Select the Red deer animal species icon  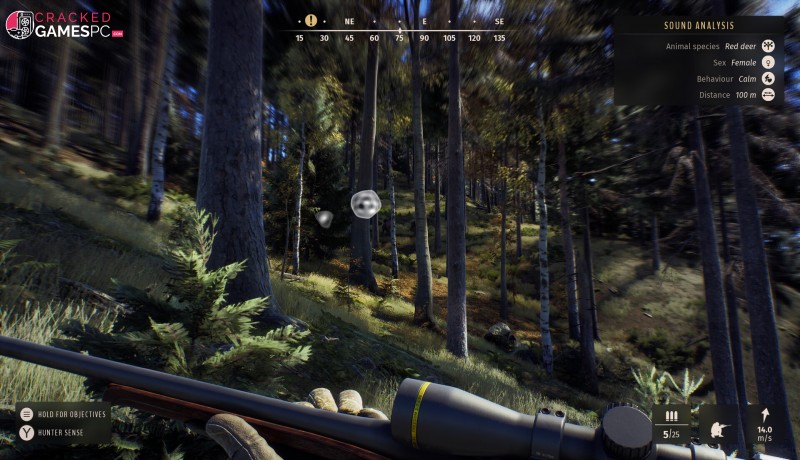(768, 46)
